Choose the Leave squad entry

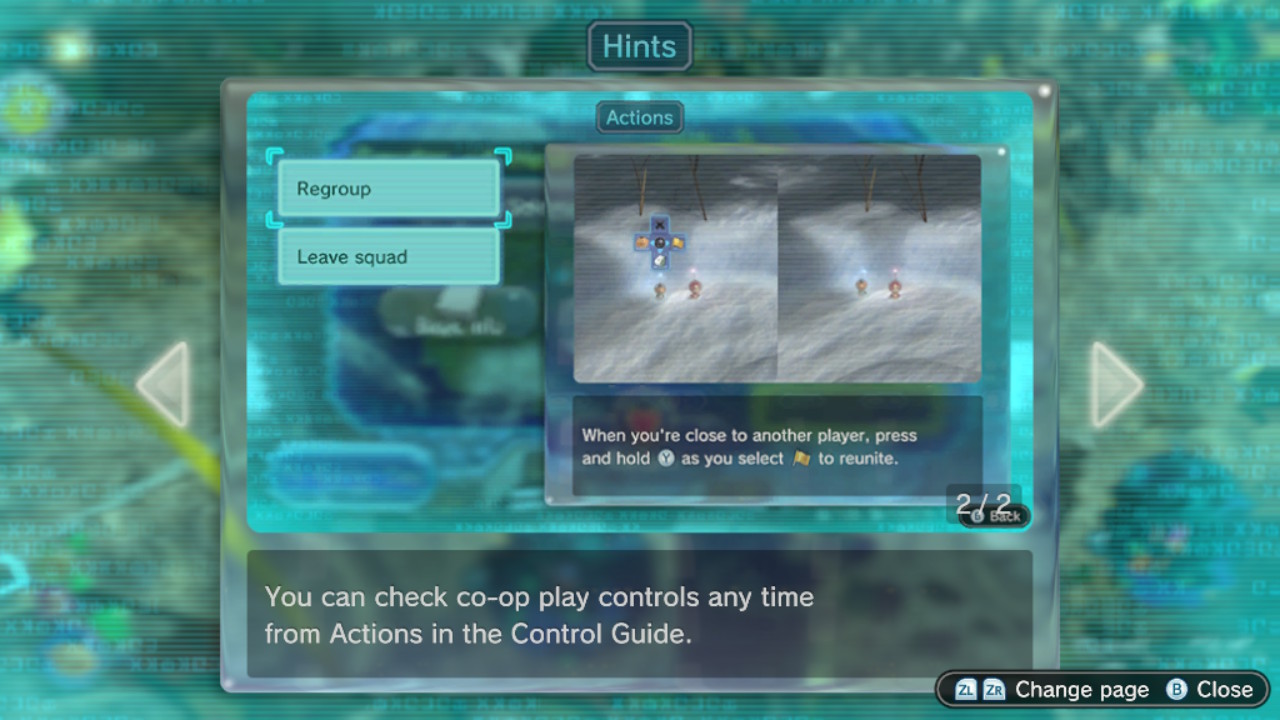click(x=388, y=257)
